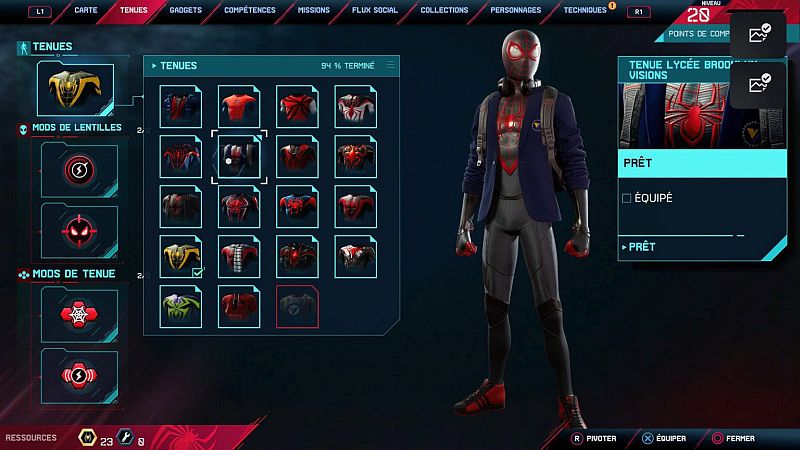The width and height of the screenshot is (800, 450).
Task: Switch to the Collections tab
Action: [x=444, y=10]
